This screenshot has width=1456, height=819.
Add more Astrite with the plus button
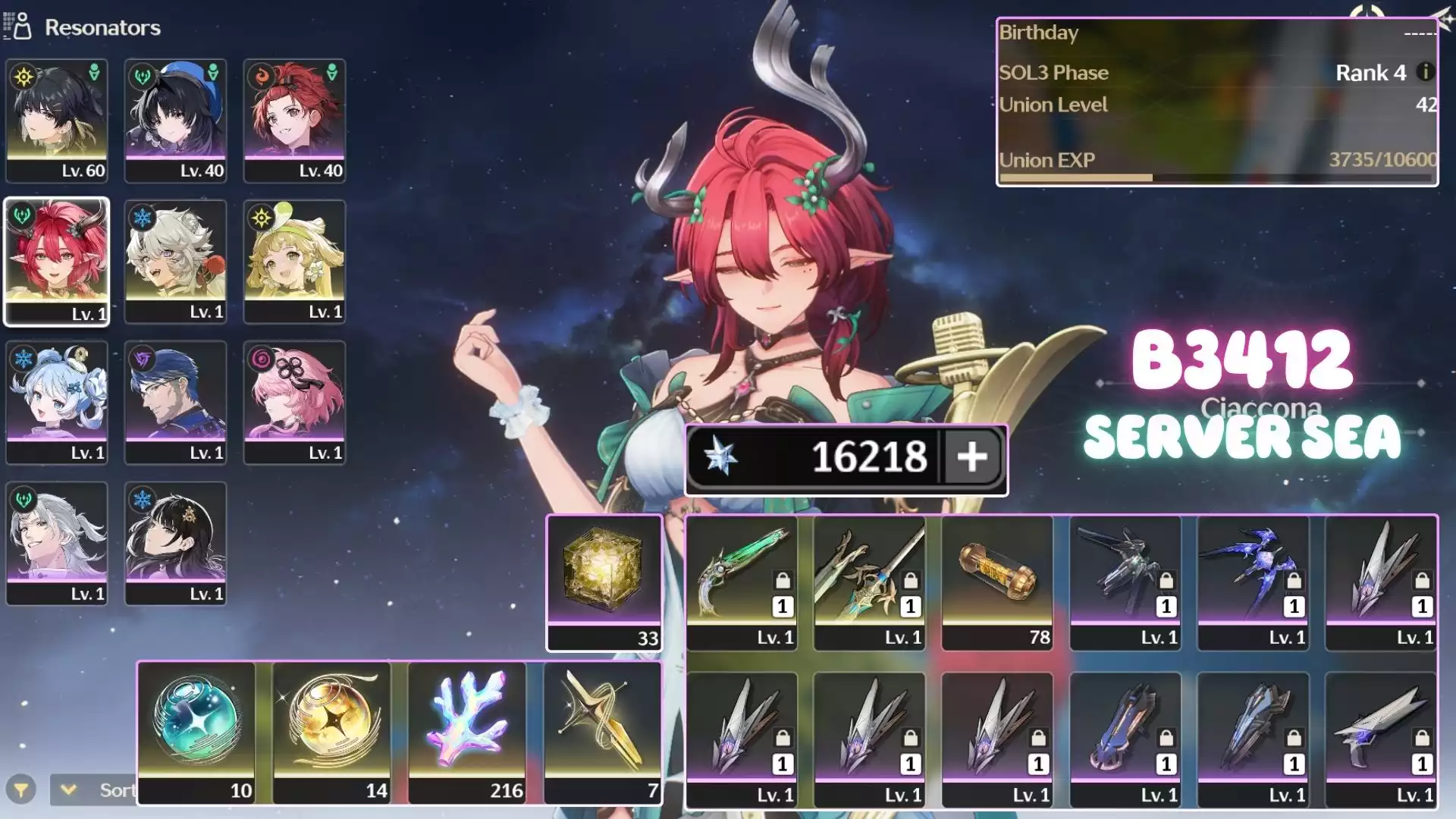coord(972,457)
